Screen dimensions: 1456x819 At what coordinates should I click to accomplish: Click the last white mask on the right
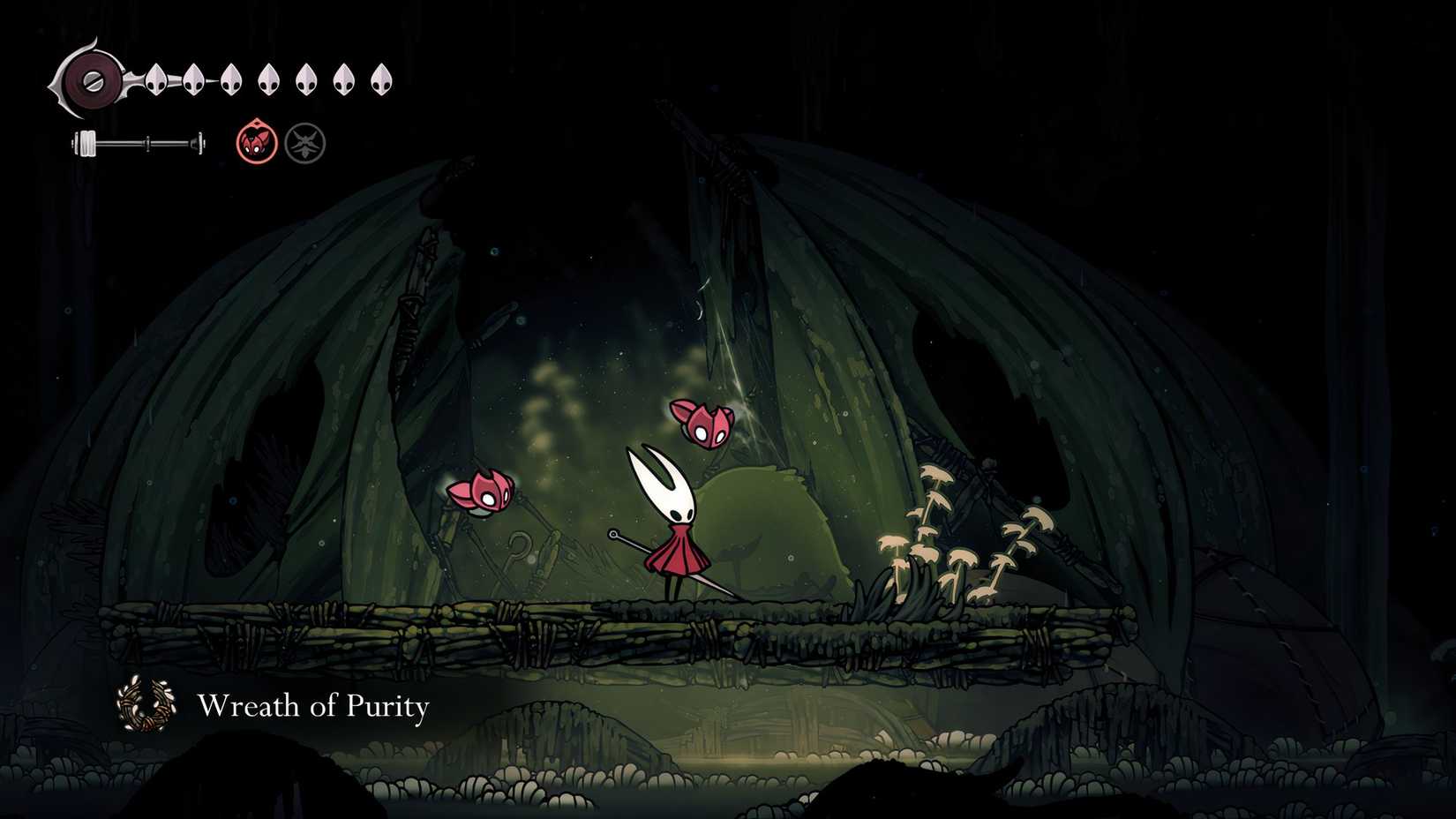(381, 80)
